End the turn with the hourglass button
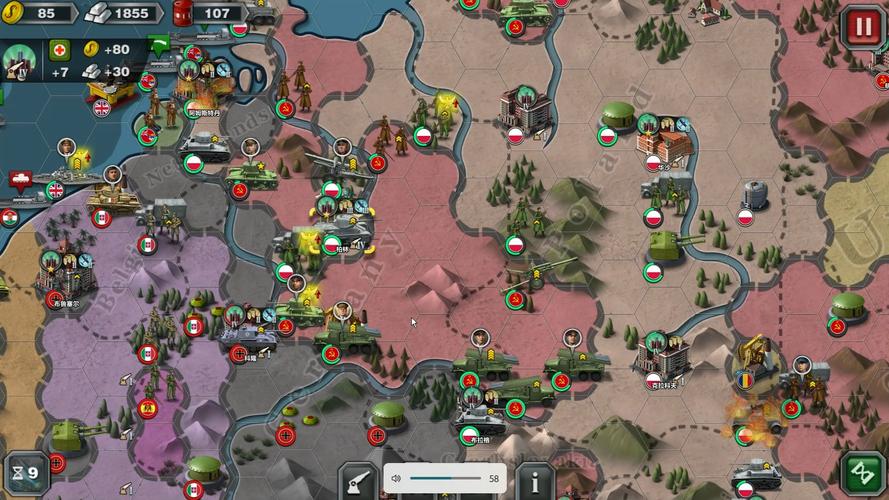889x500 pixels. pos(26,472)
